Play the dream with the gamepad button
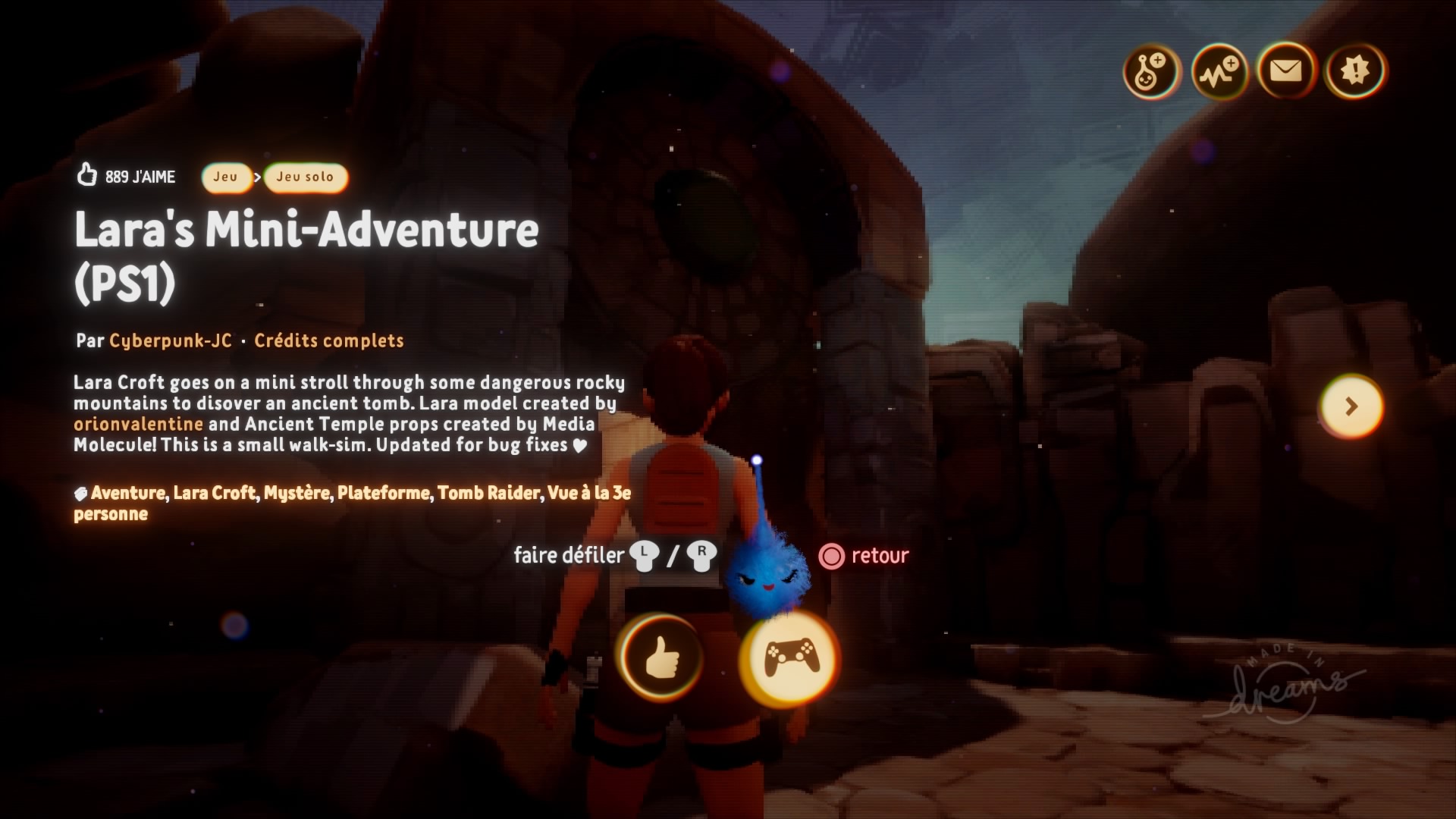 [789, 657]
